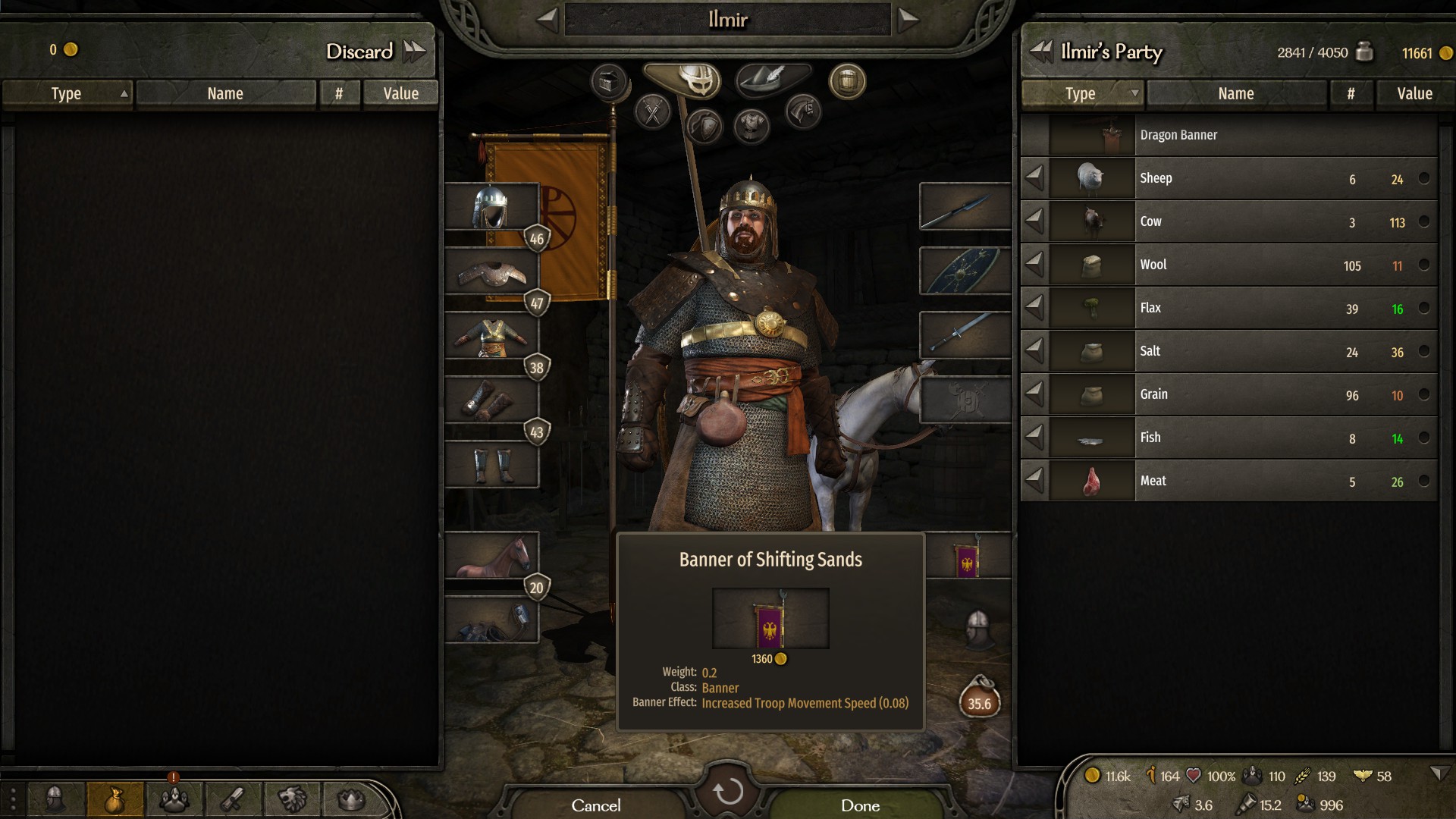The width and height of the screenshot is (1456, 819).
Task: Open the helmet equipment slot
Action: coord(491,206)
